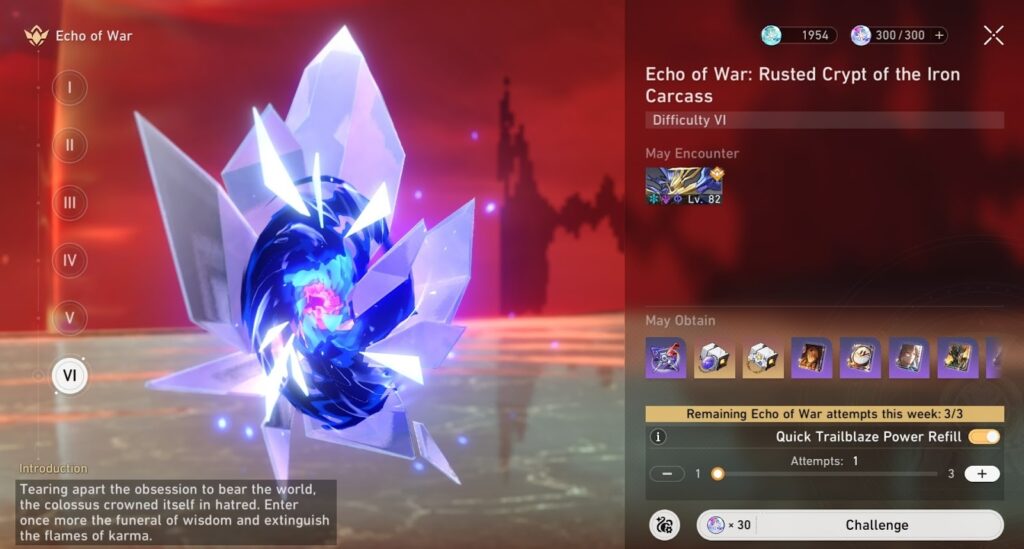View the Lv. 82 boss encounter details
This screenshot has height=549, width=1024.
[684, 186]
